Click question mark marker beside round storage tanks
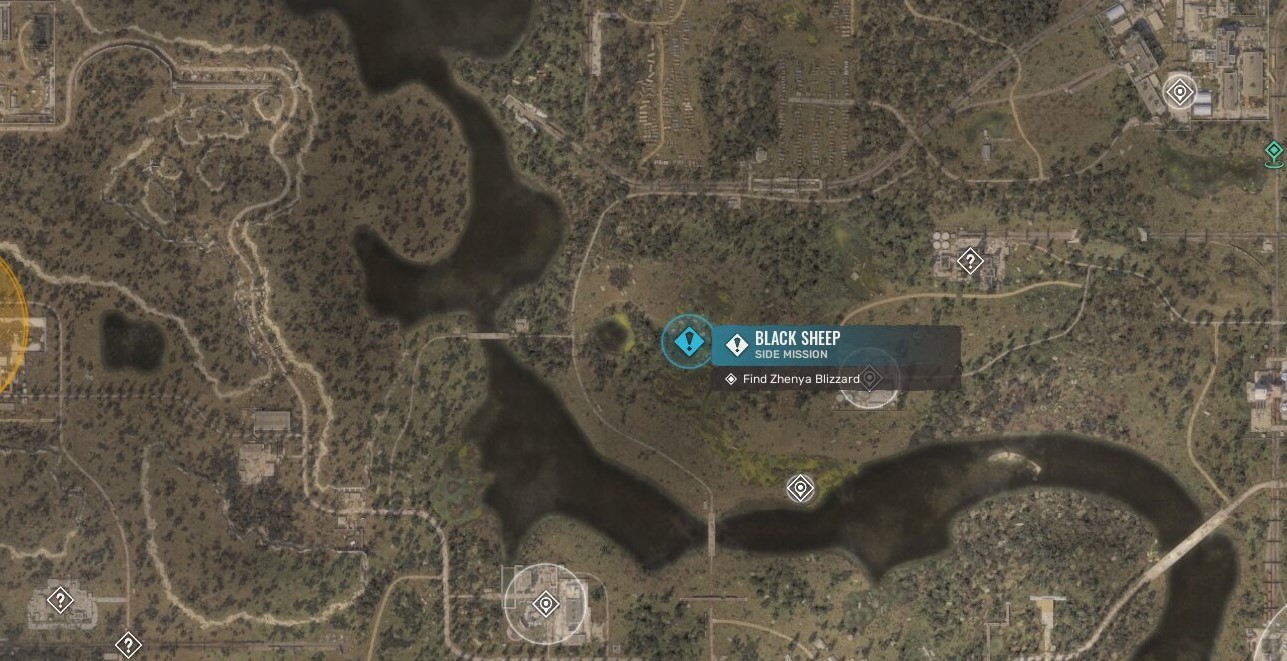The height and width of the screenshot is (661, 1287). click(968, 262)
